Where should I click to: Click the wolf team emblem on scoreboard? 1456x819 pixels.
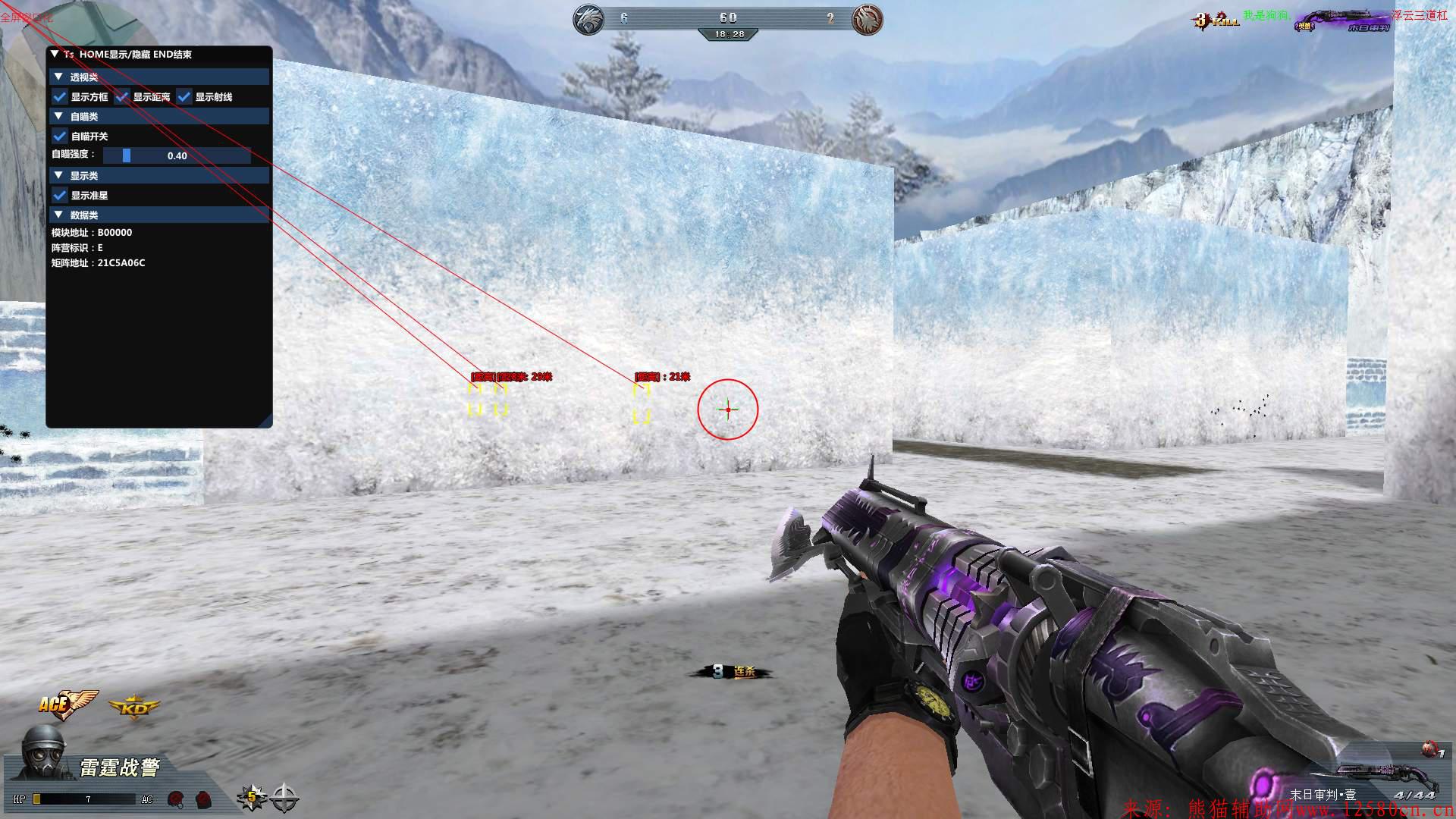pos(588,19)
